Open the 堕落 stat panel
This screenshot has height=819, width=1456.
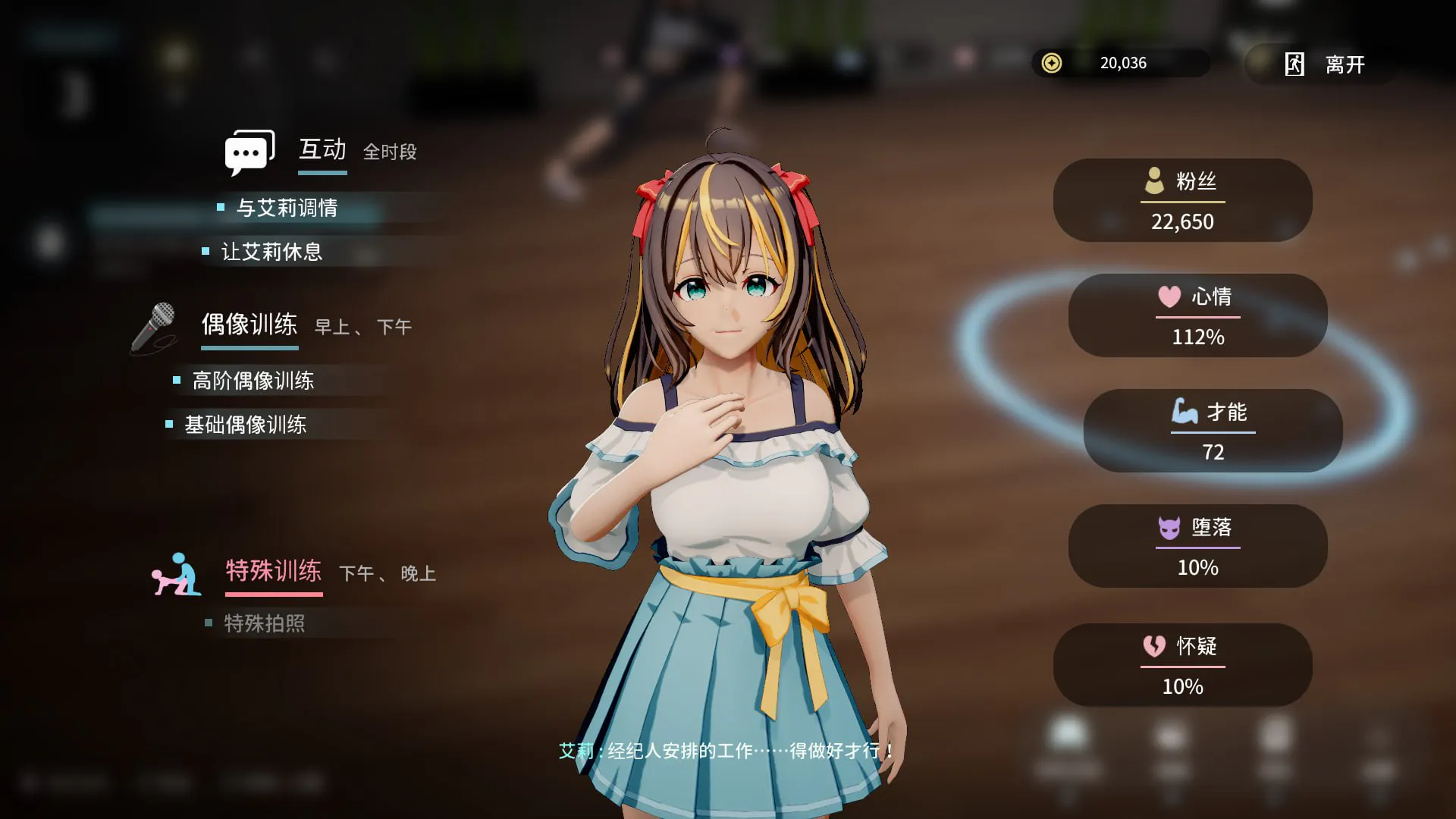(1197, 546)
